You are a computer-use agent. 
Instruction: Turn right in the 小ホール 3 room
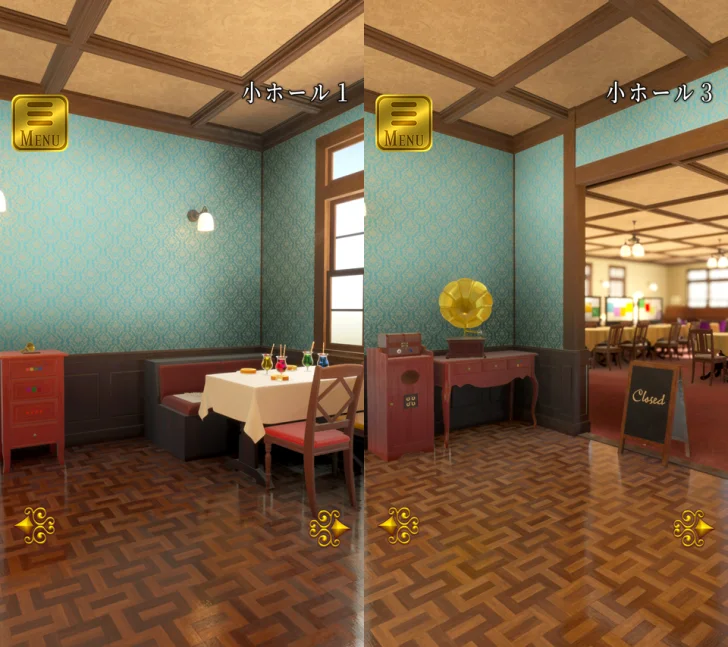coord(693,527)
